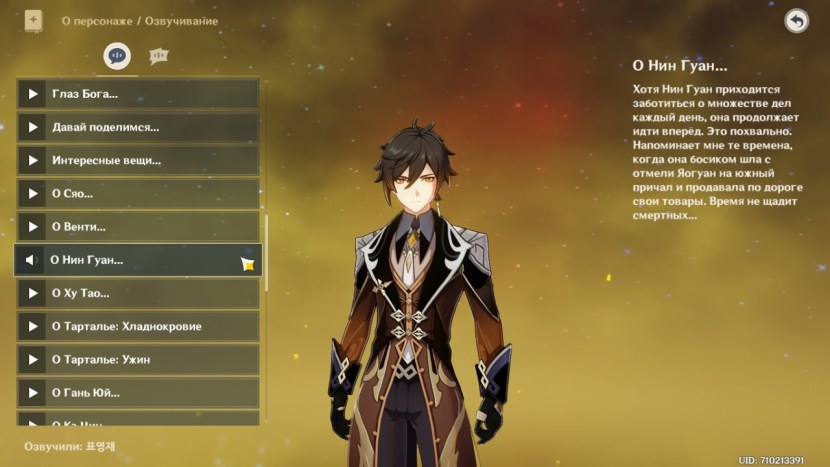Select the «Интересные вещи...» voice entry
This screenshot has height=467, width=830.
138,160
